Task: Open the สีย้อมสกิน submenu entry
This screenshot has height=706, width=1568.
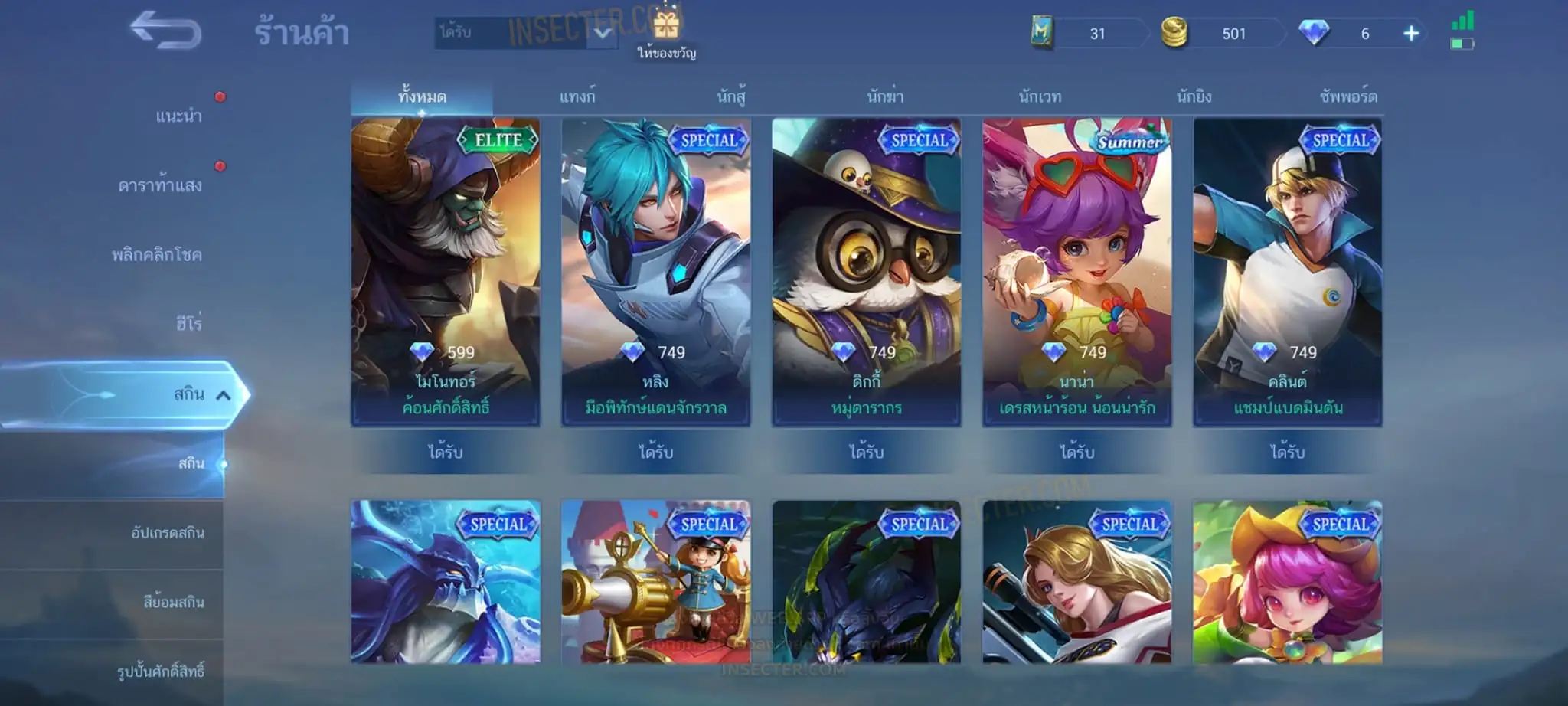Action: point(174,603)
